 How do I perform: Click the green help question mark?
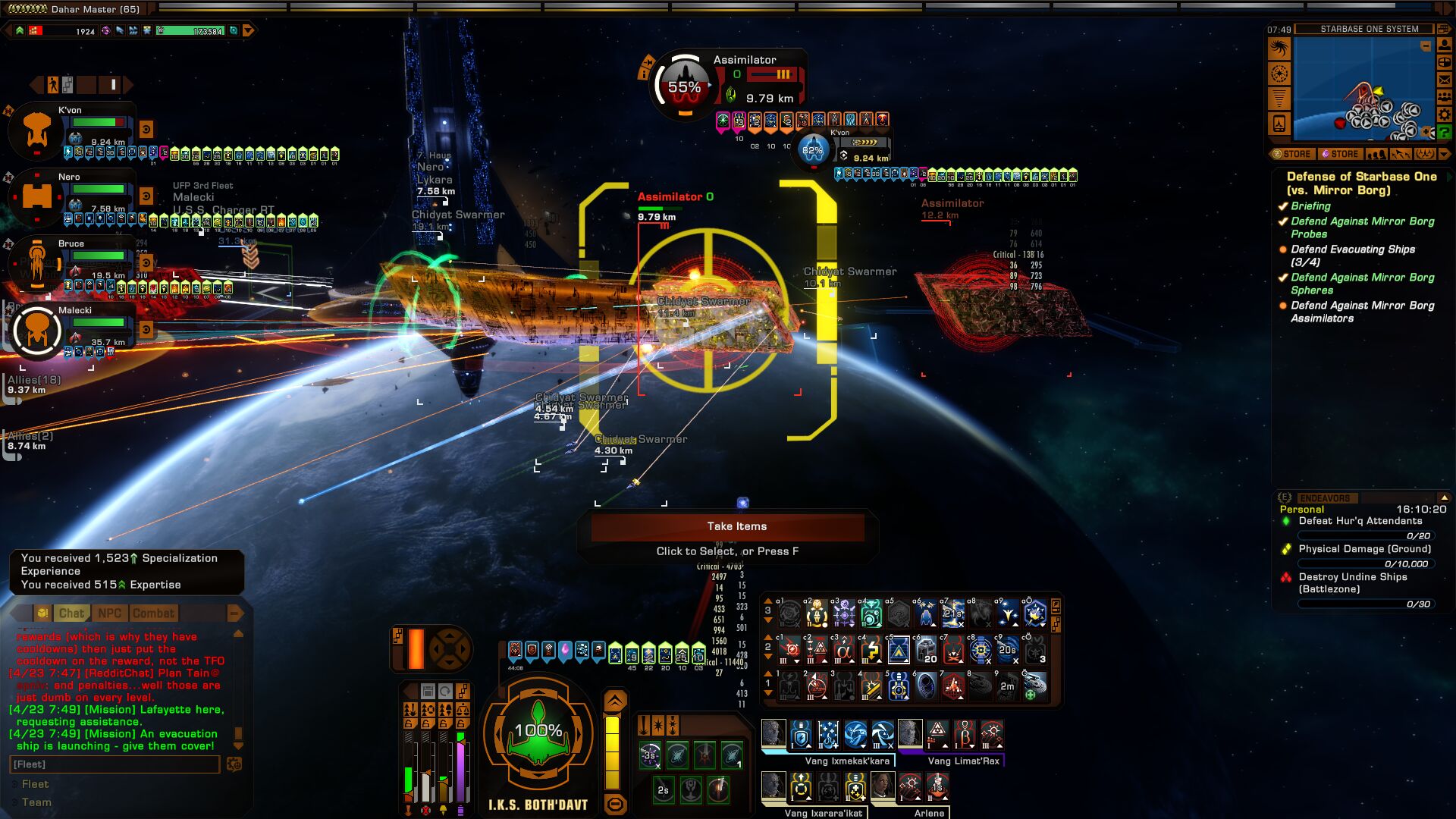1444,133
